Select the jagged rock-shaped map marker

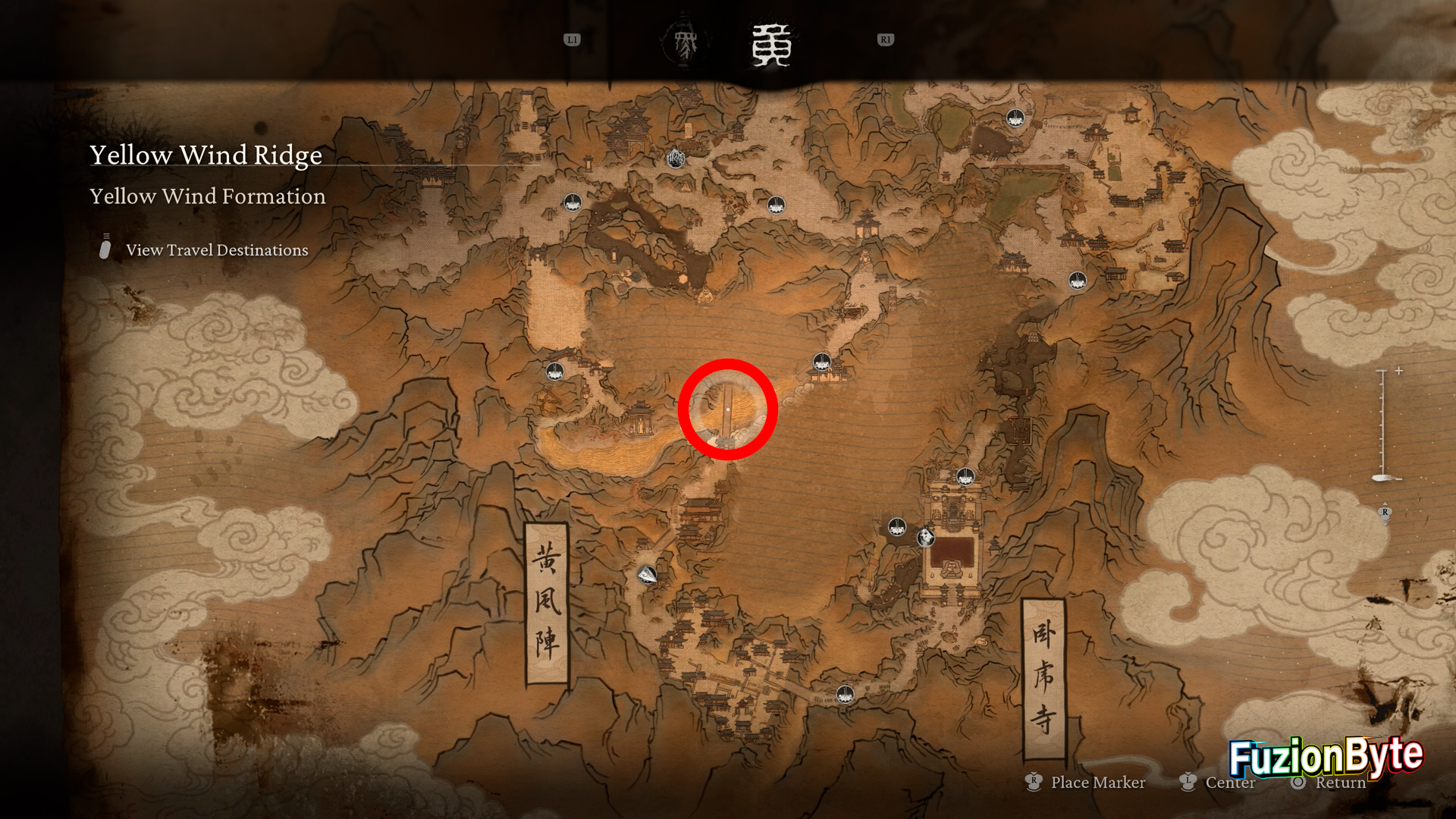click(676, 158)
